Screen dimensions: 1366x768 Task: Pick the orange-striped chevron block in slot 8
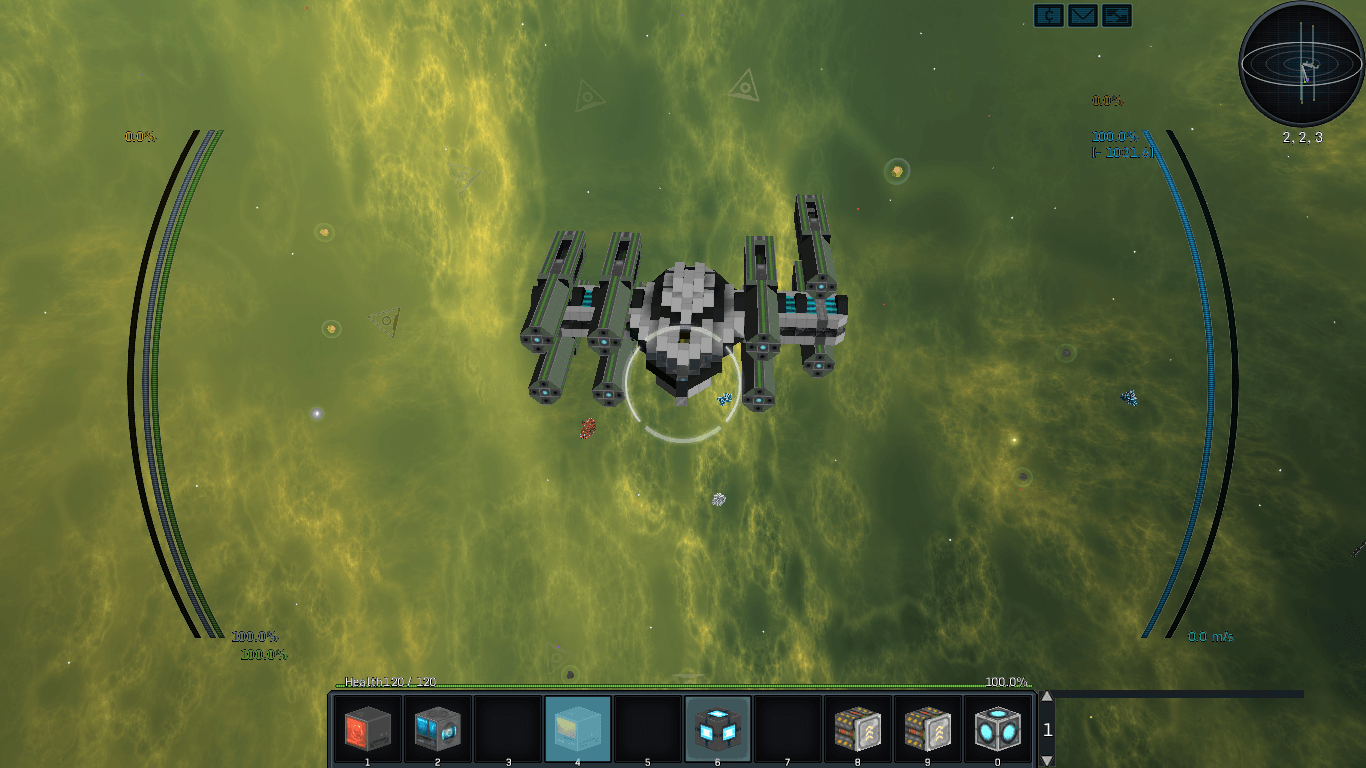857,729
